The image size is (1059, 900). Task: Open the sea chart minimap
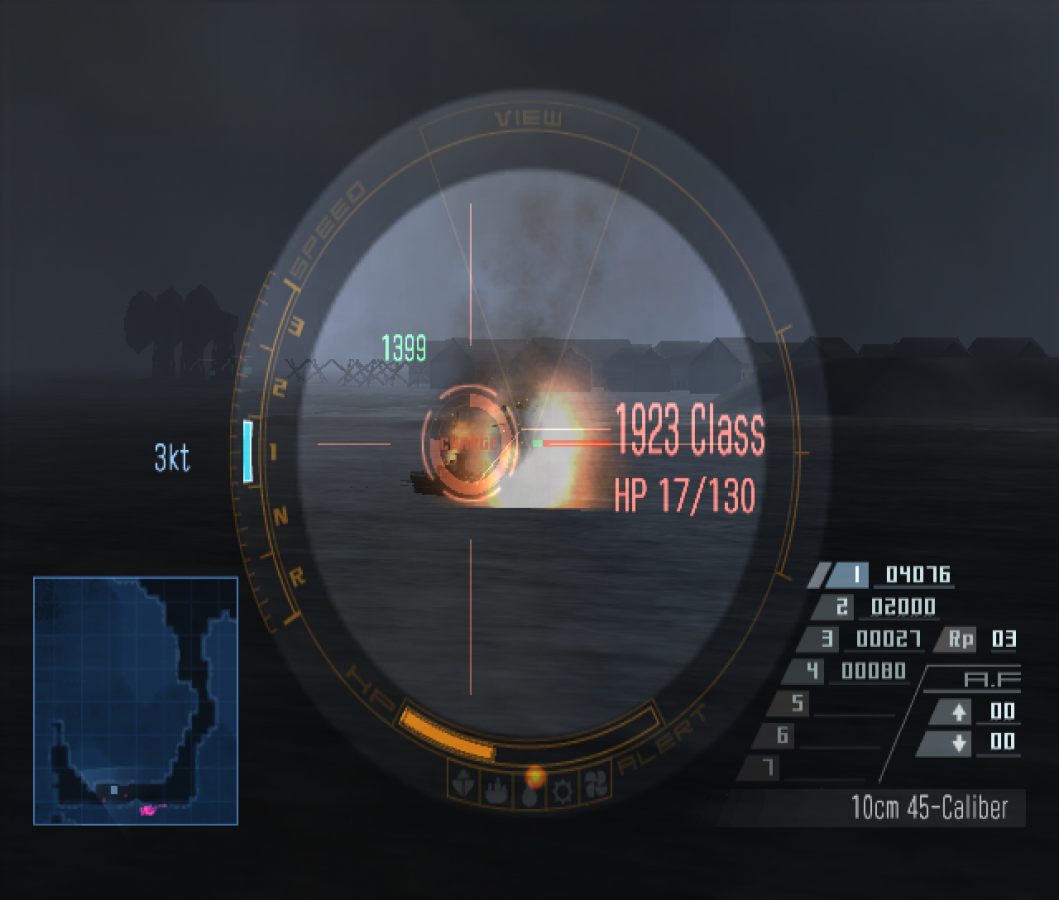[x=136, y=701]
